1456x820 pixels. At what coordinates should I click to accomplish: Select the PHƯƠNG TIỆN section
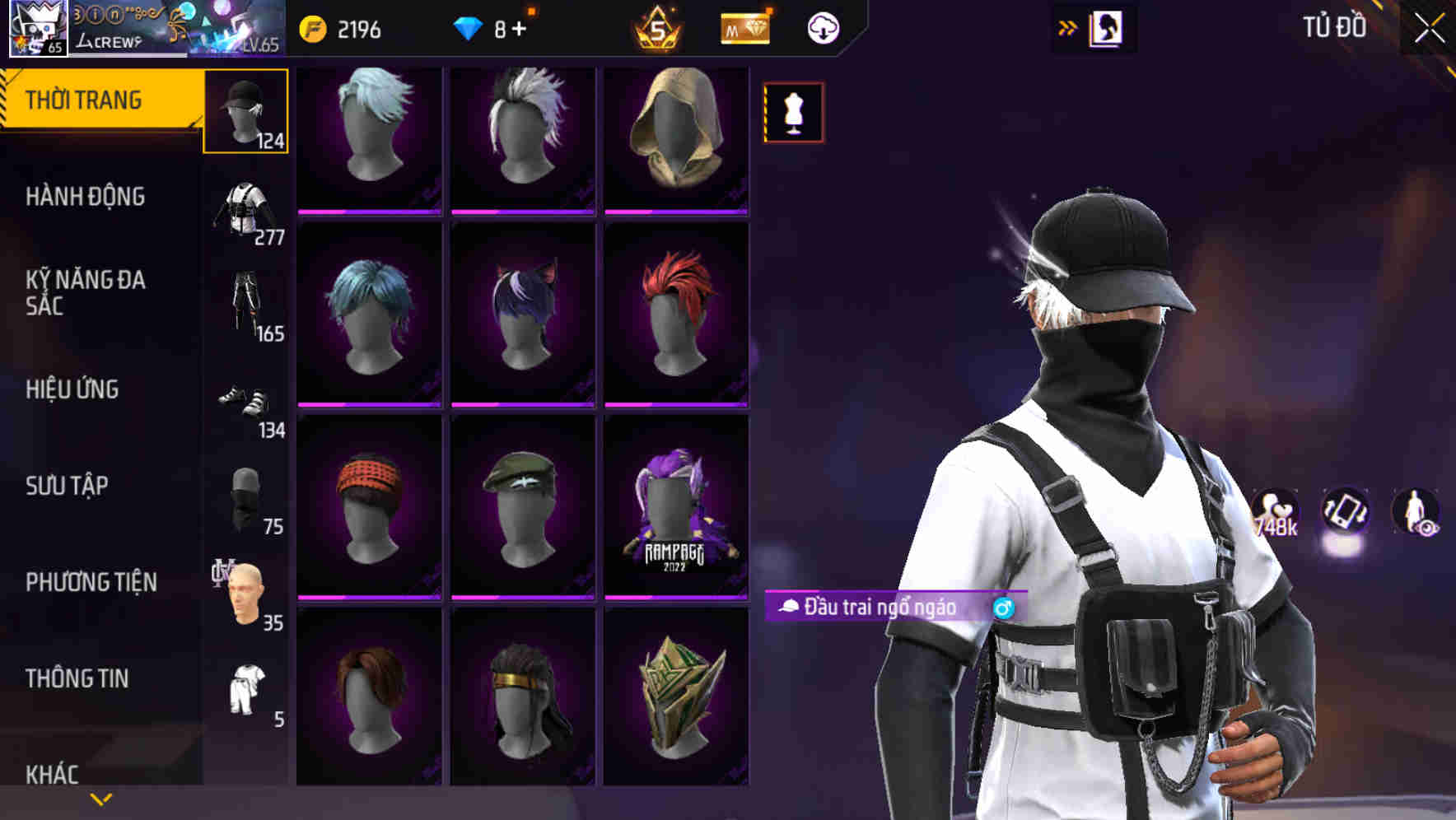[x=91, y=581]
